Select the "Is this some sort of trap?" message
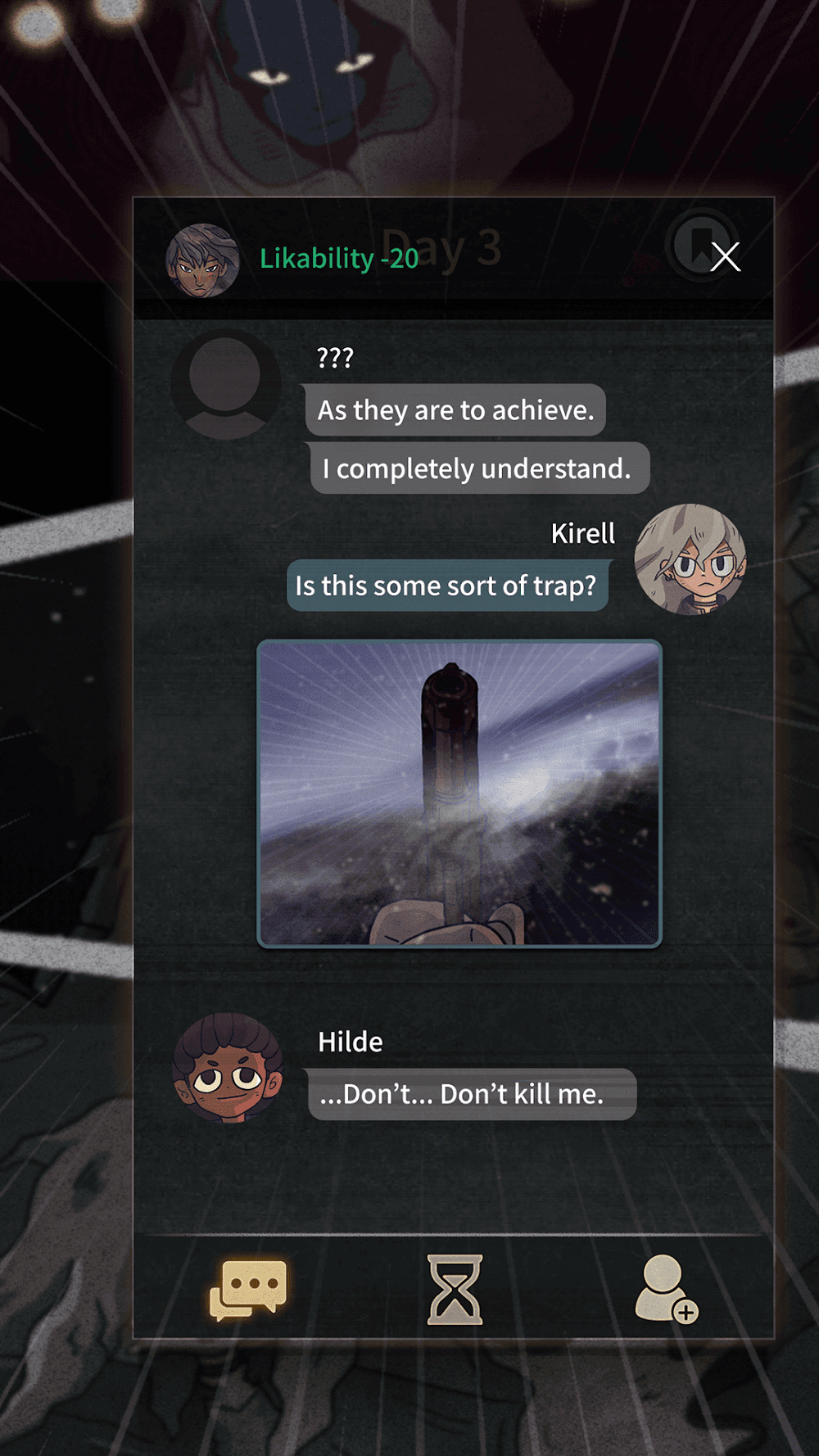 click(447, 586)
